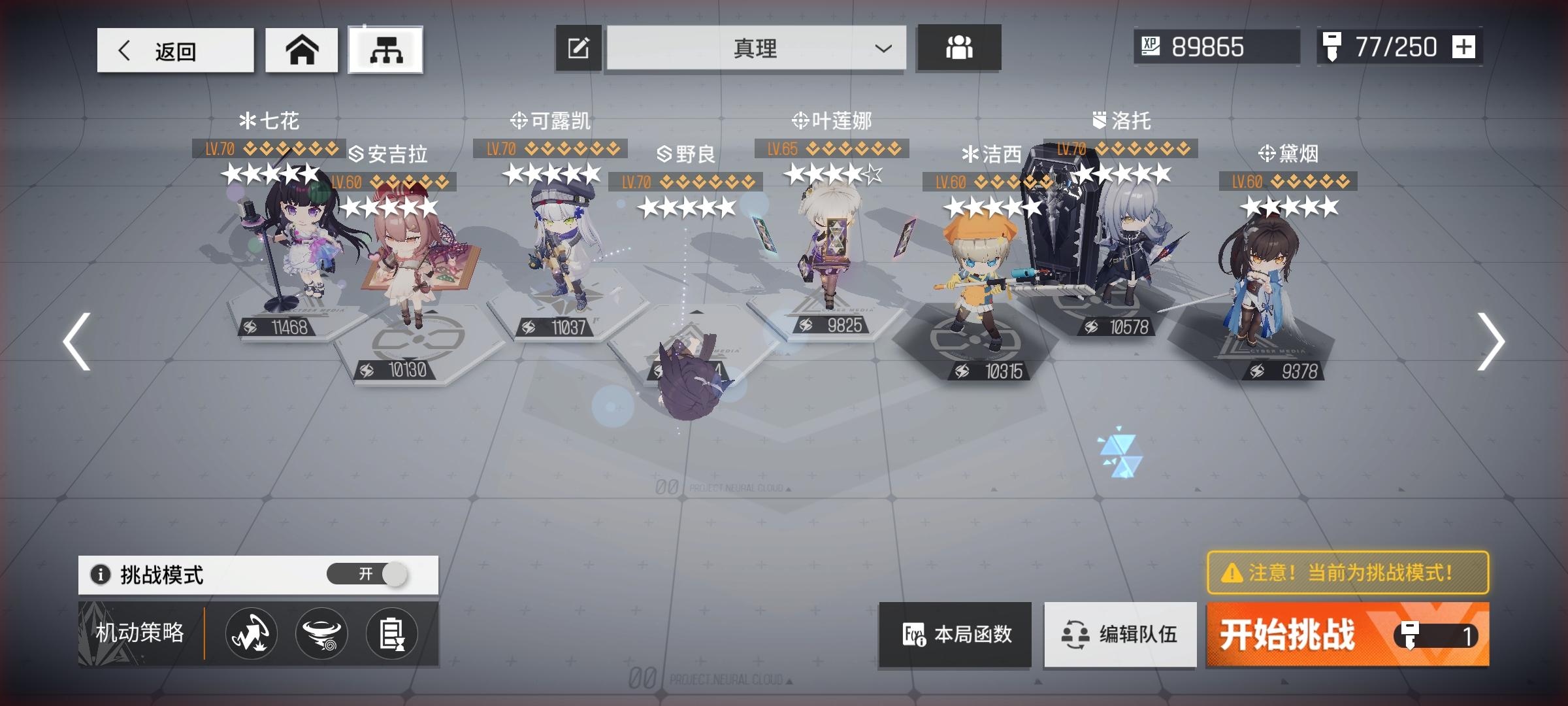
Task: Click the info icon beside 挑战模式
Action: (x=103, y=573)
